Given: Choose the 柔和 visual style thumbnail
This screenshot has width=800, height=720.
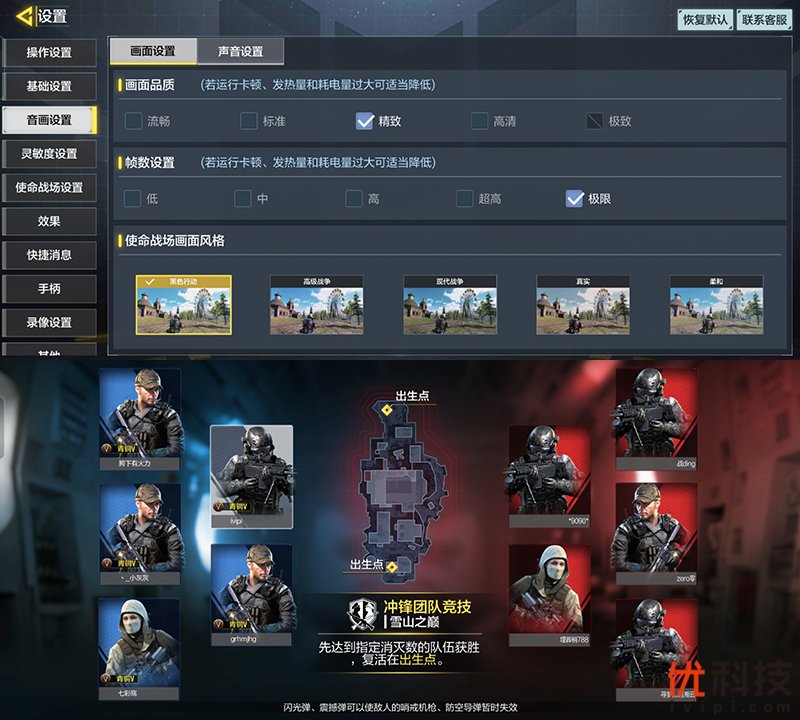Looking at the screenshot, I should pyautogui.click(x=716, y=305).
